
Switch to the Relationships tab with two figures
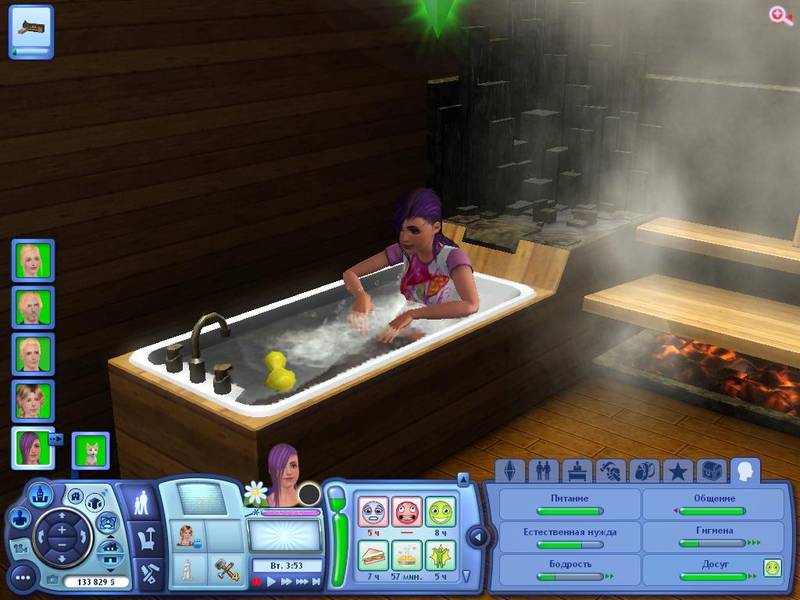(543, 470)
